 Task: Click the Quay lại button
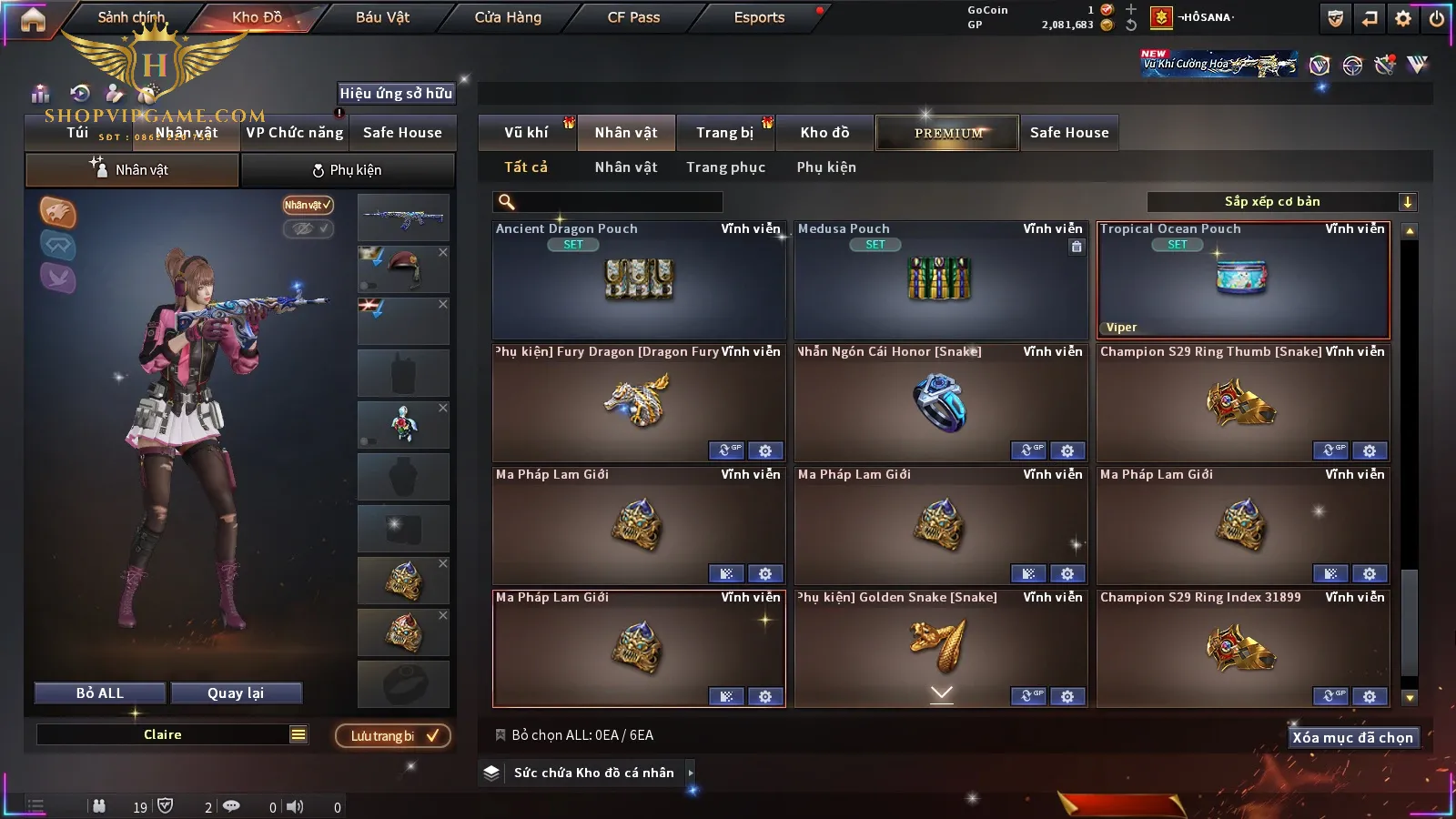[x=236, y=693]
